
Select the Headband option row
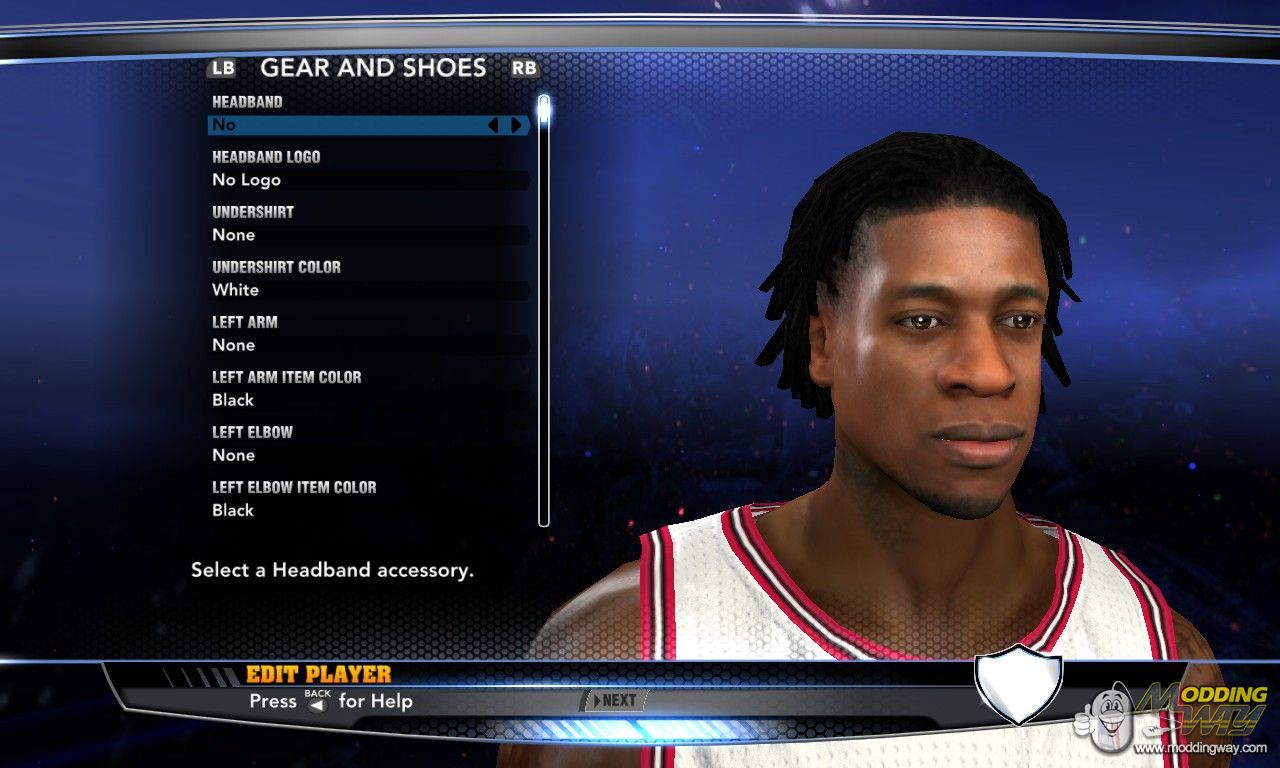tap(340, 125)
